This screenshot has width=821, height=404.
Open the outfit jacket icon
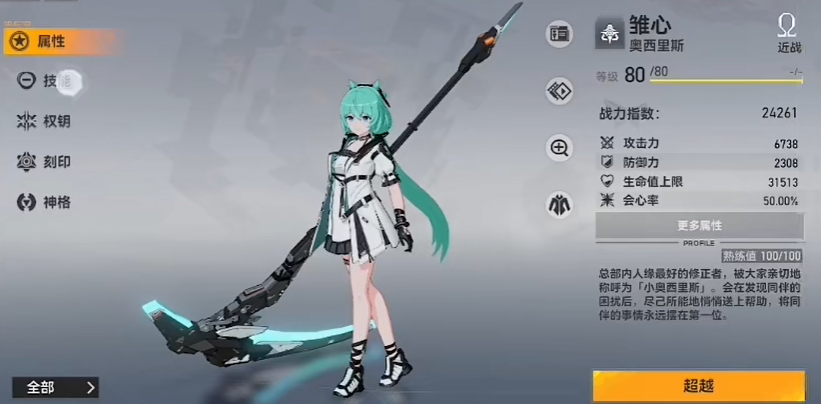coord(559,205)
